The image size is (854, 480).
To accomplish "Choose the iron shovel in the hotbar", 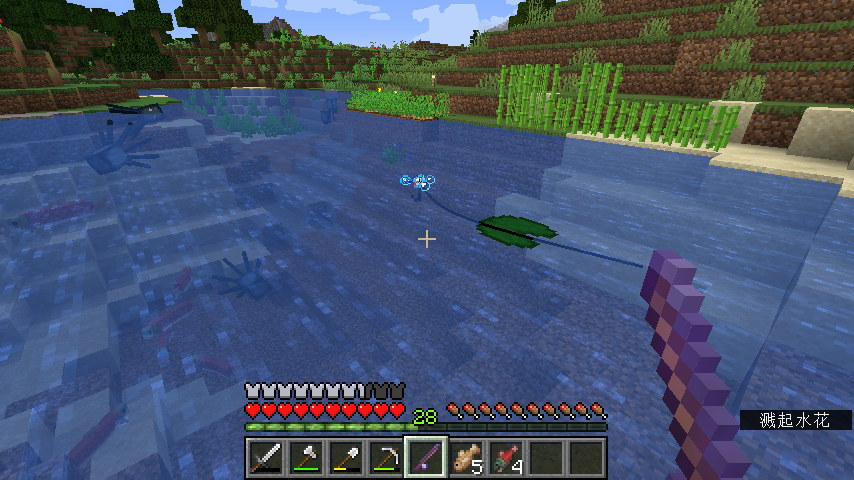I will pos(345,458).
